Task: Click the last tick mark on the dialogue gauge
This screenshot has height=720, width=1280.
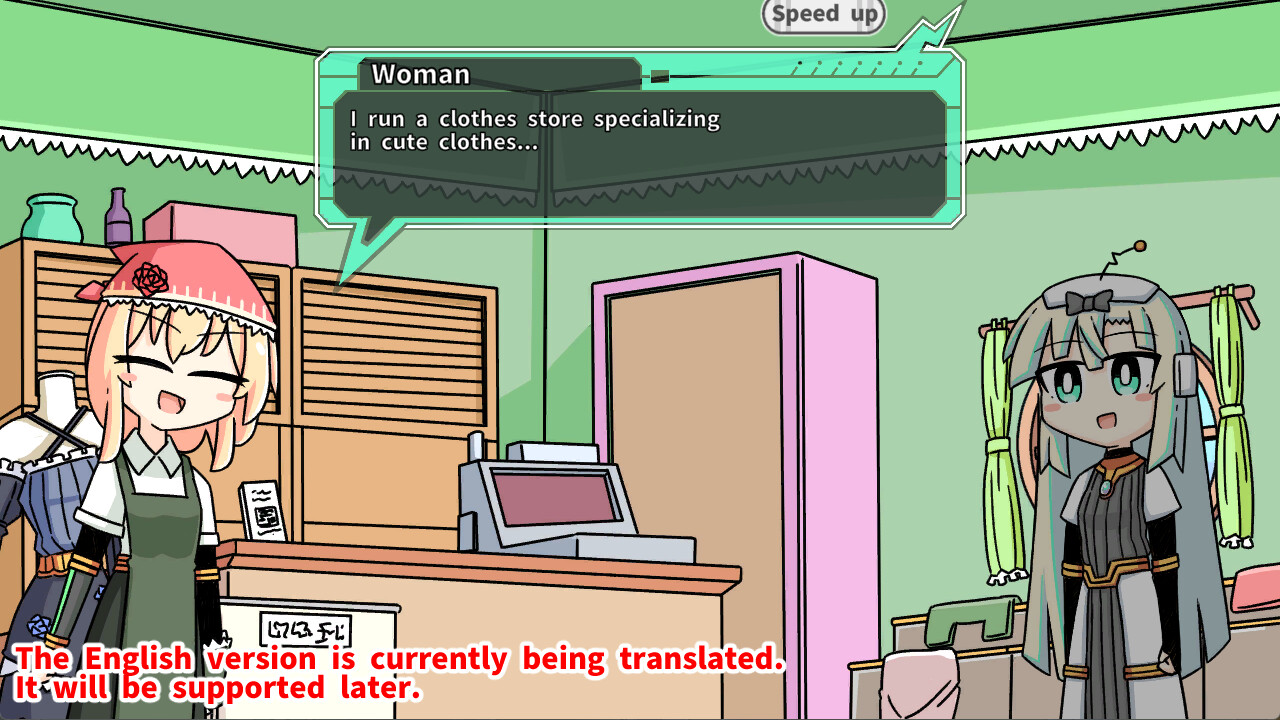Action: [x=918, y=65]
